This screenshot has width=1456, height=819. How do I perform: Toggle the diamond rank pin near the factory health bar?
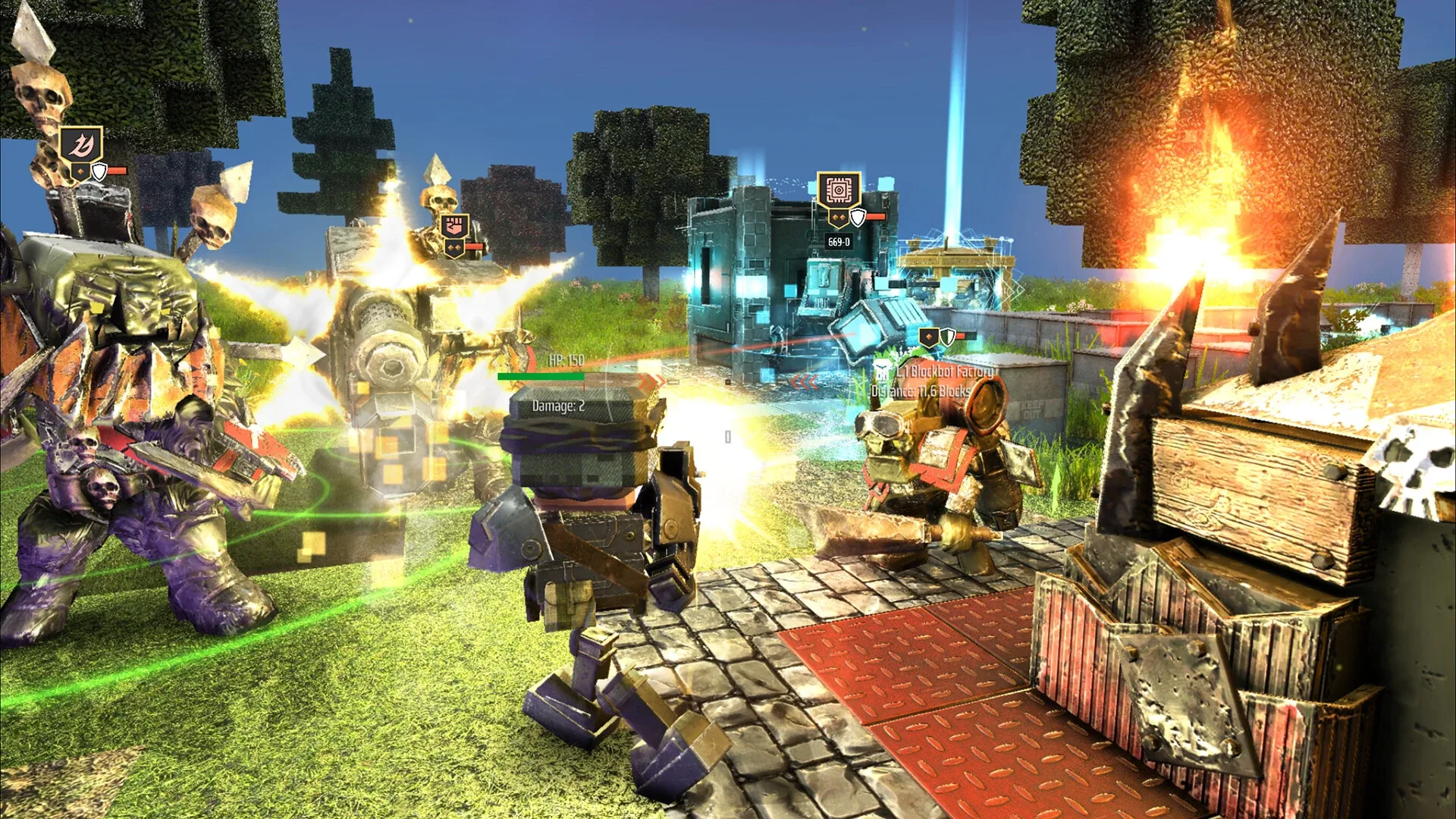928,337
